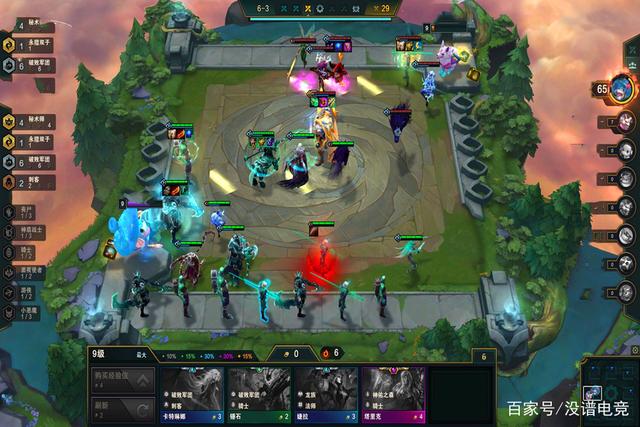Image resolution: width=640 pixels, height=427 pixels.
Task: Refresh (刷新) the shop
Action: click(x=123, y=408)
